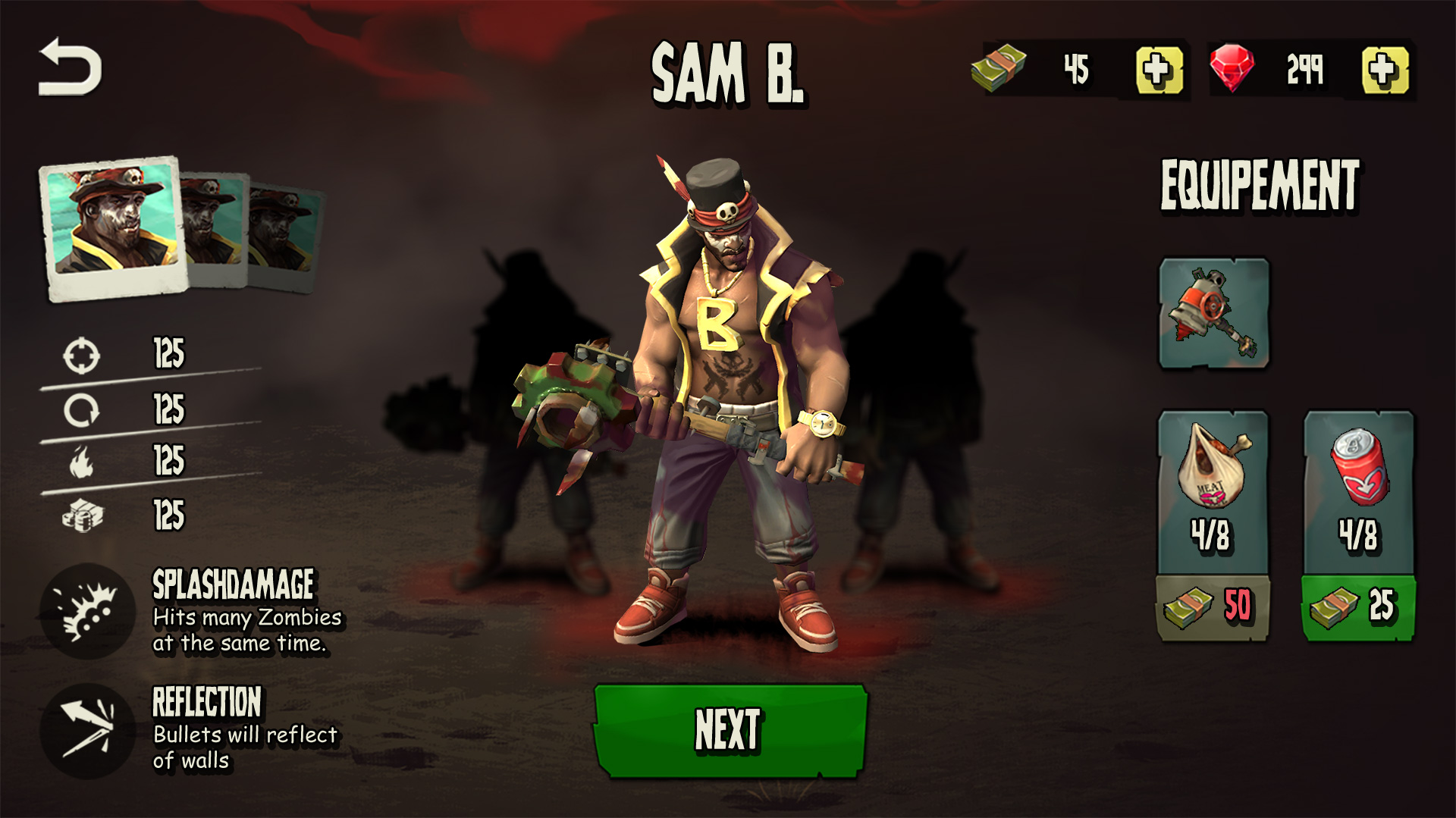Open gem purchase with the plus button
The height and width of the screenshot is (818, 1456).
click(x=1385, y=68)
